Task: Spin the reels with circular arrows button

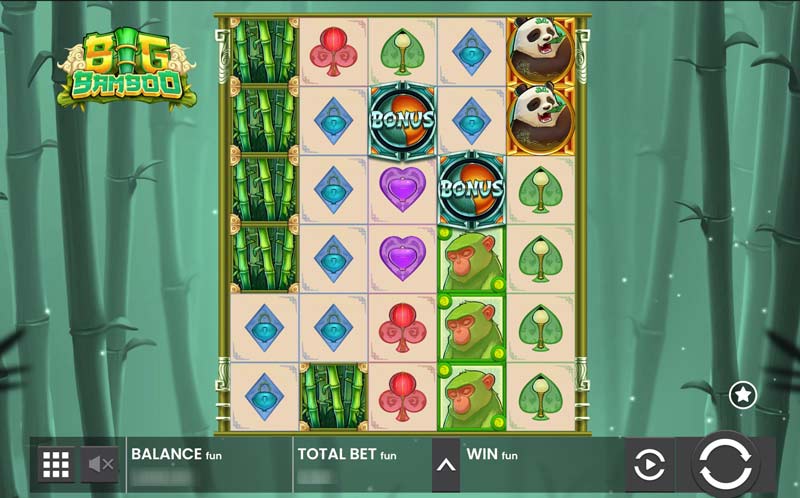Action: 725,464
